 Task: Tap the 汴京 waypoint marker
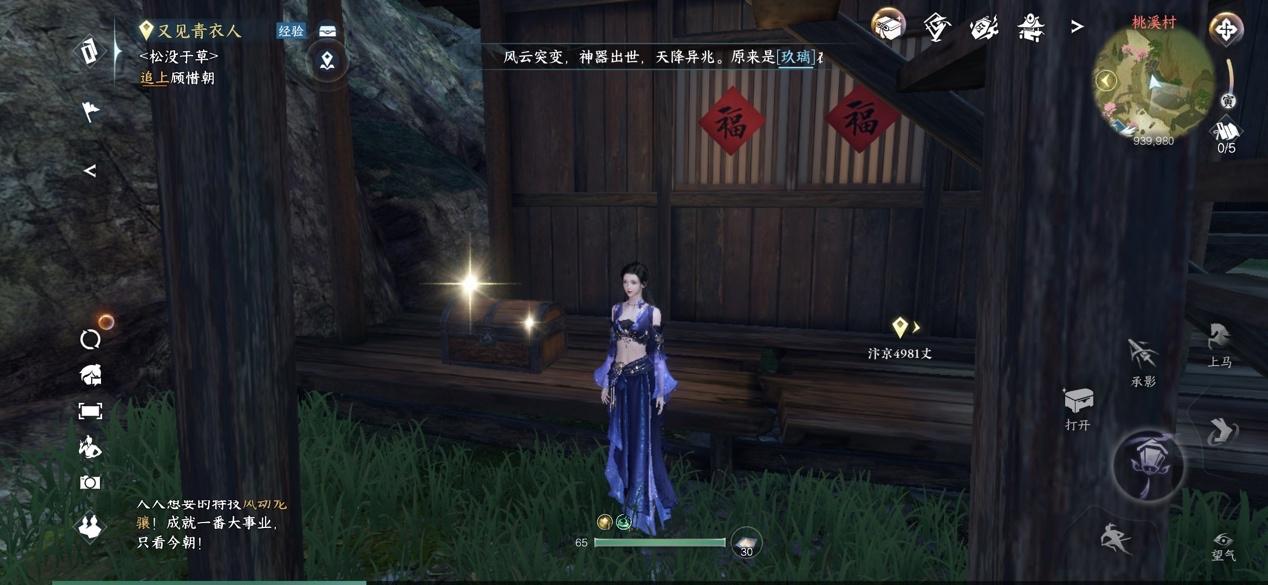tap(900, 328)
